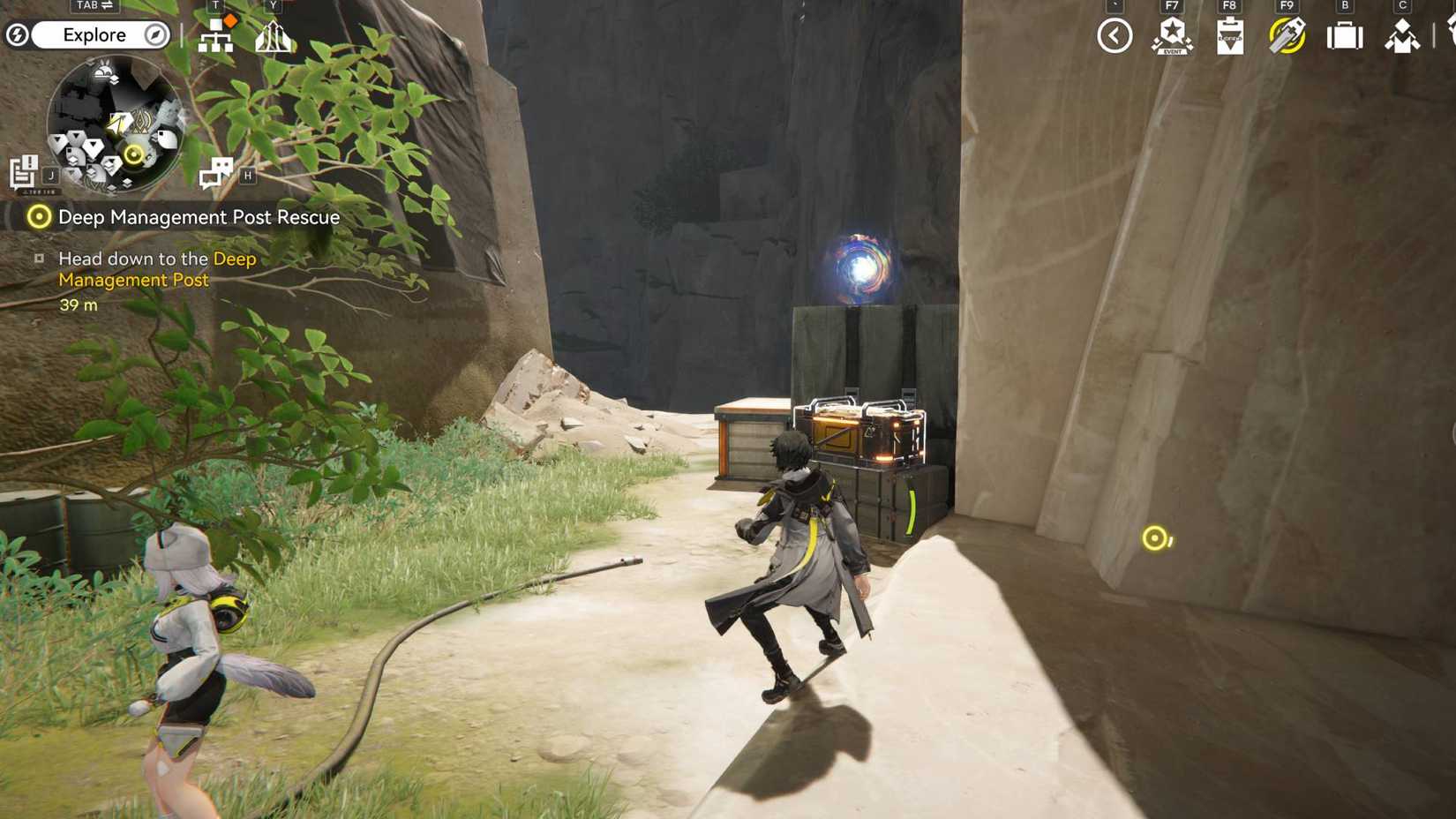Open the briefcase backpack icon
Viewport: 1456px width, 819px height.
1345,36
